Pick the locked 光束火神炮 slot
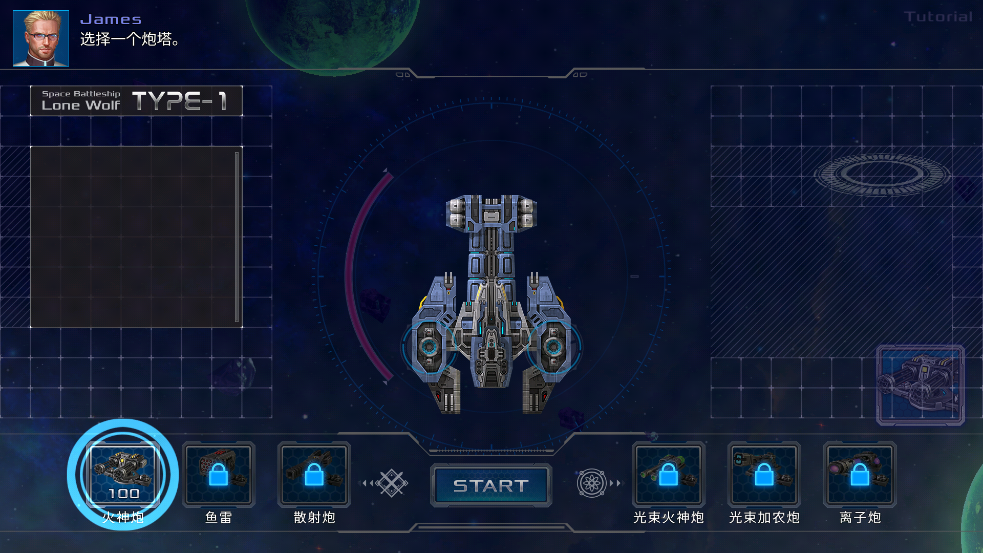983x553 pixels. (669, 475)
